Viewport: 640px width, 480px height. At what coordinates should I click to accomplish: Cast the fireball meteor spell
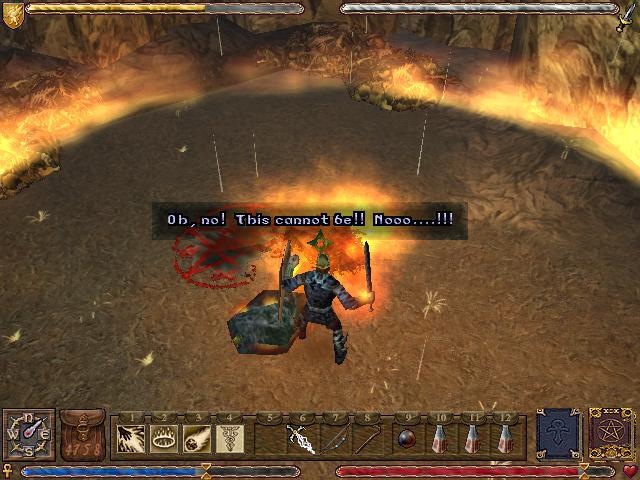coord(196,438)
